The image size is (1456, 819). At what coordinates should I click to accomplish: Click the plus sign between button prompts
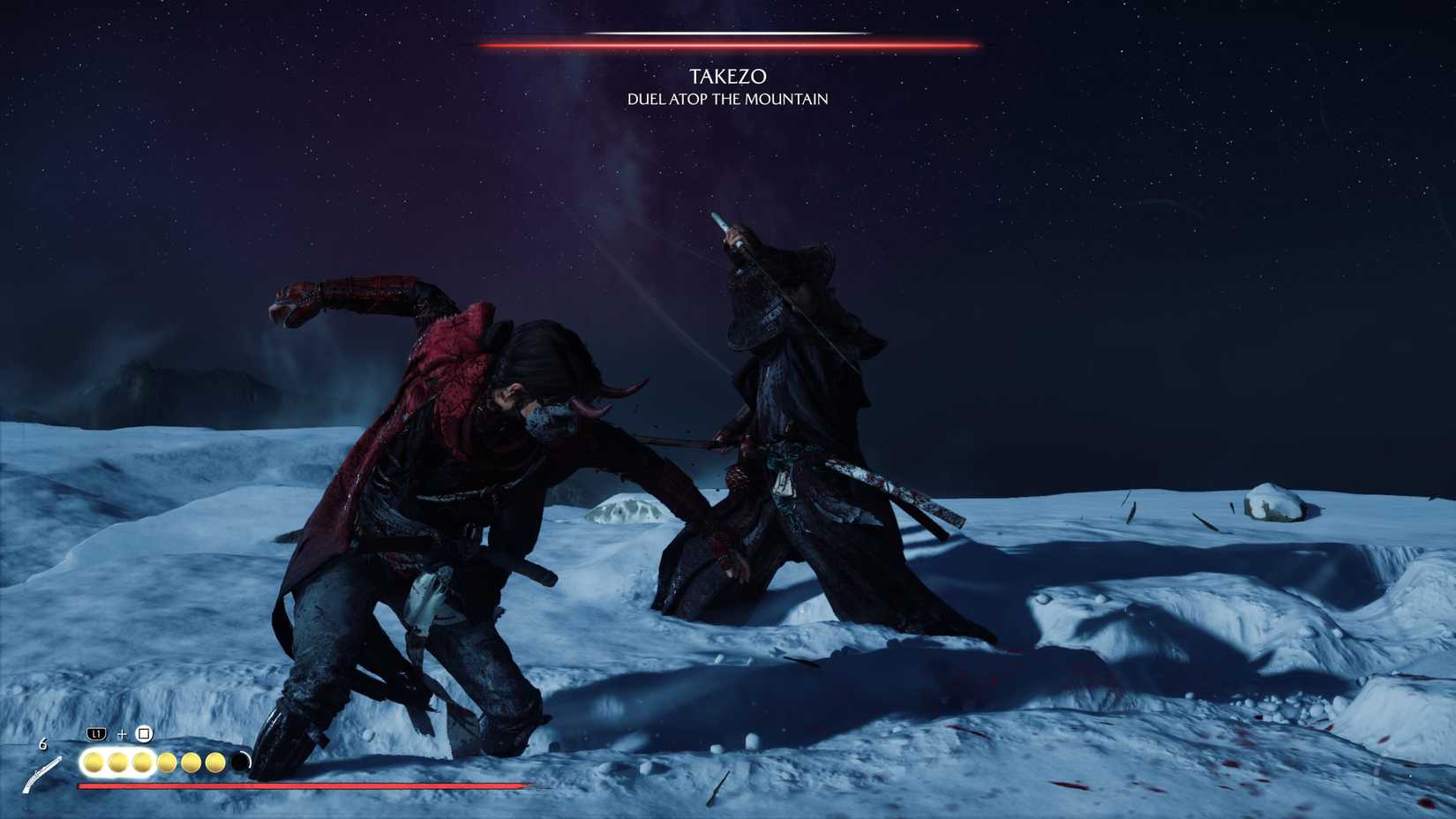tap(123, 733)
